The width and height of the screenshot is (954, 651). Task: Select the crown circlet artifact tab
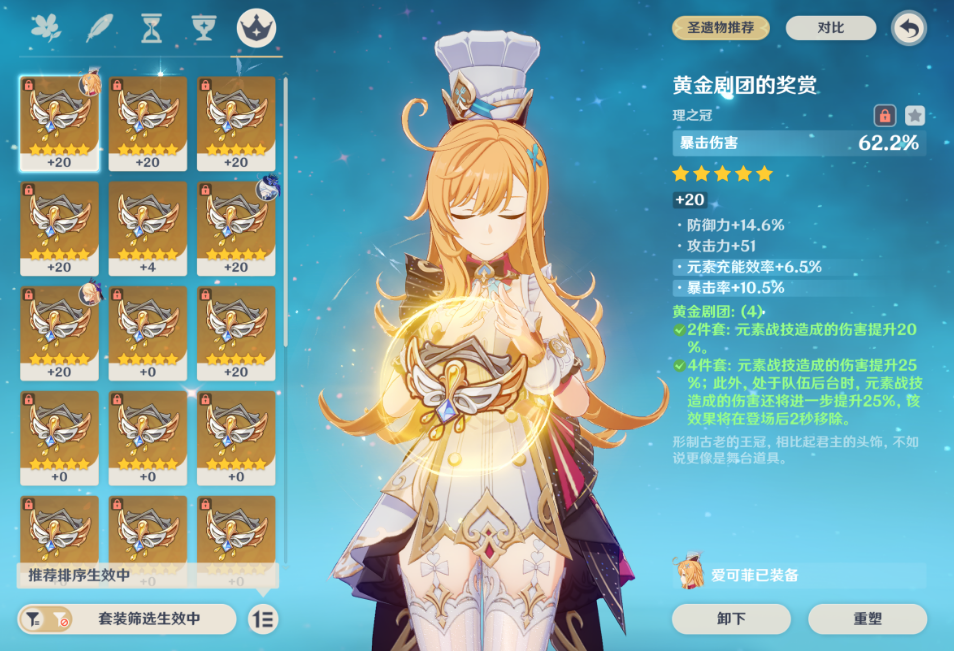[x=257, y=27]
